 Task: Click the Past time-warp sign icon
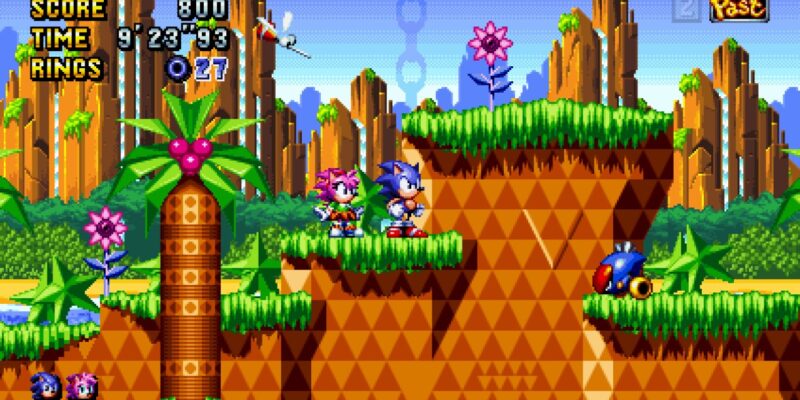[x=738, y=10]
